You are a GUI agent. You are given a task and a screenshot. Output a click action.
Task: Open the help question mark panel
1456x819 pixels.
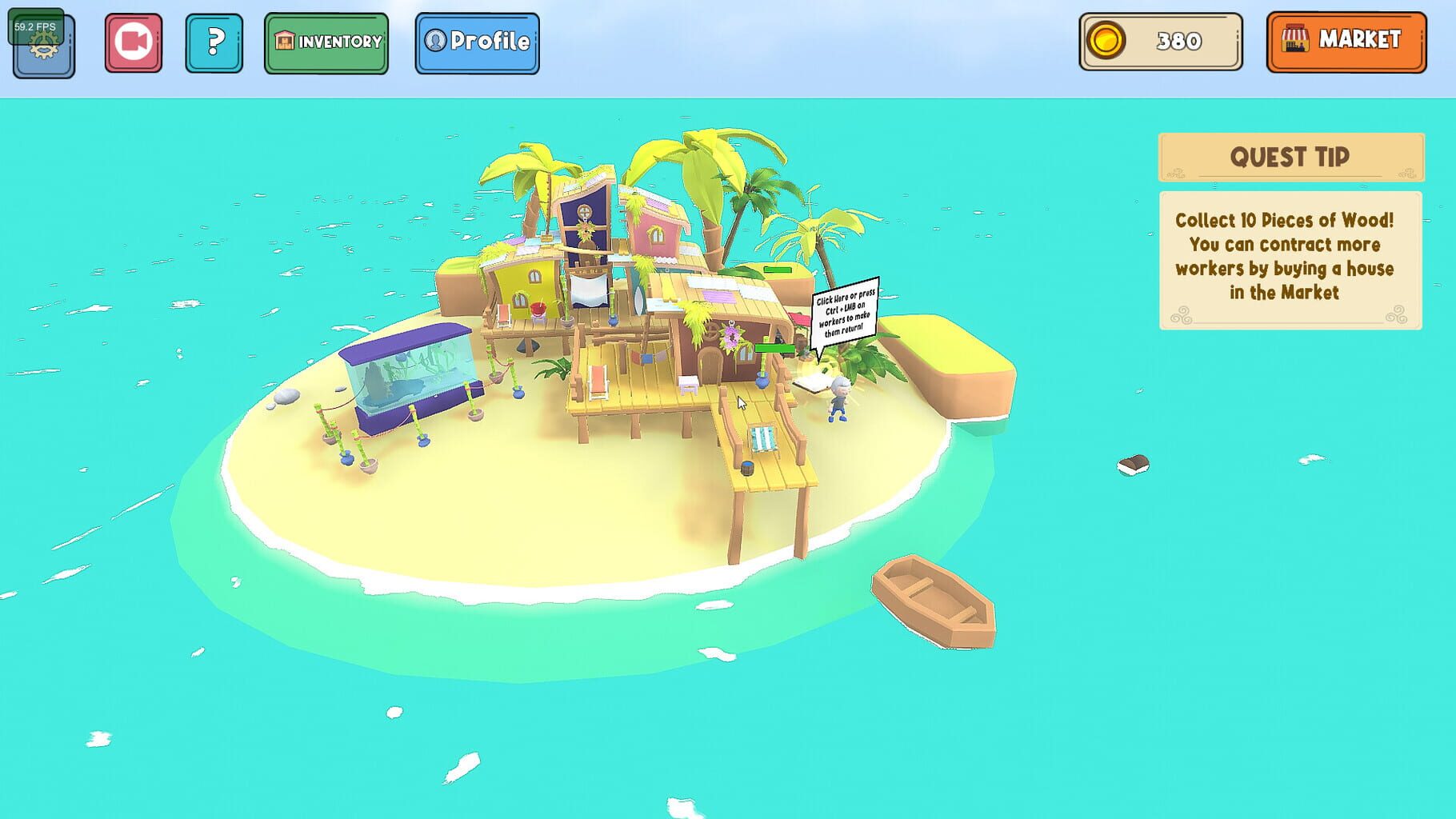click(213, 44)
